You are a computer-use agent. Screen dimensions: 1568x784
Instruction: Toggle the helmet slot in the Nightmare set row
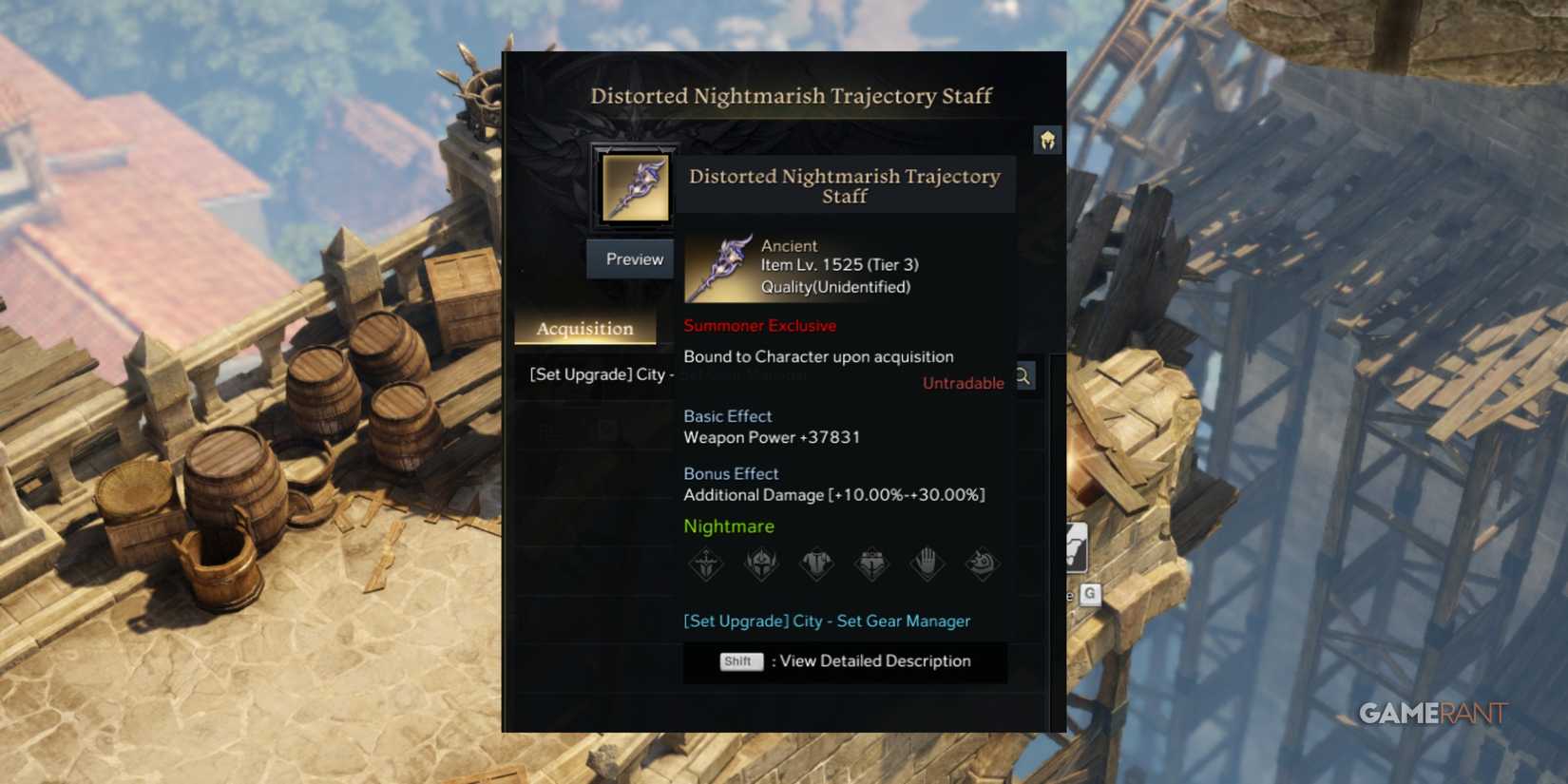(761, 563)
